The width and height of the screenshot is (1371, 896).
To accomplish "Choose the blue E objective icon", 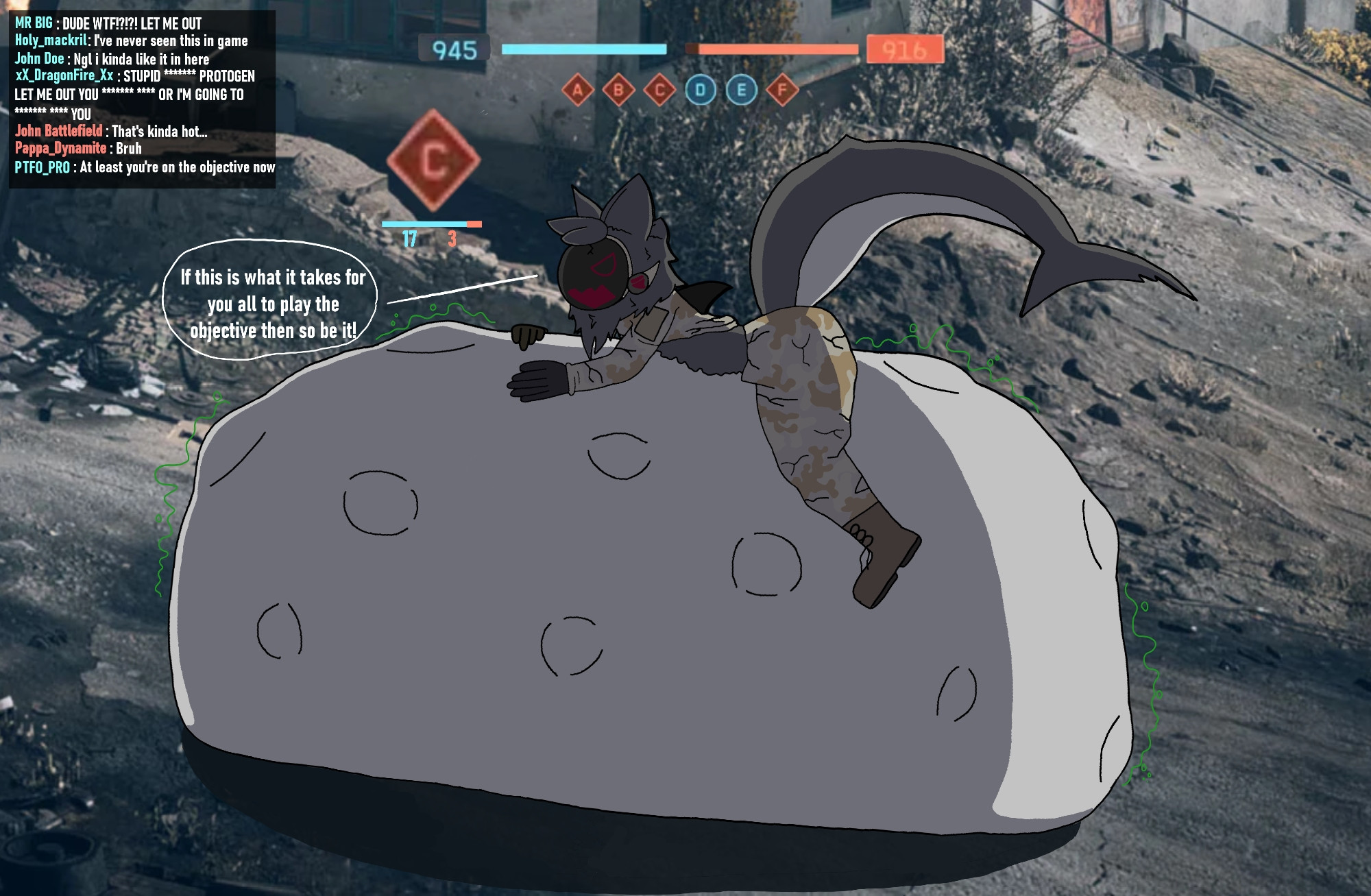I will point(741,90).
